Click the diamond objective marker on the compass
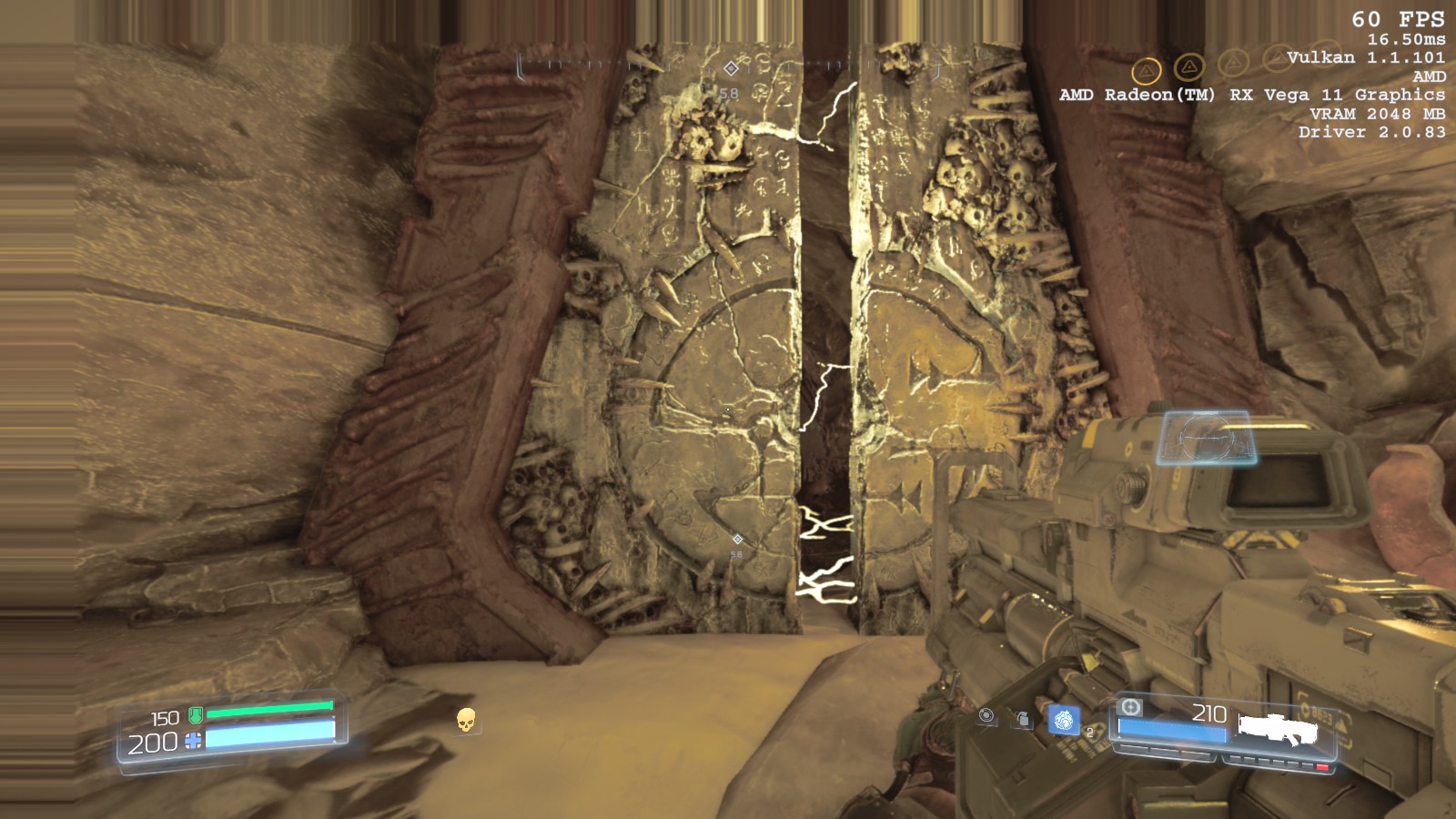Screen dimensions: 1456x819 point(731,68)
